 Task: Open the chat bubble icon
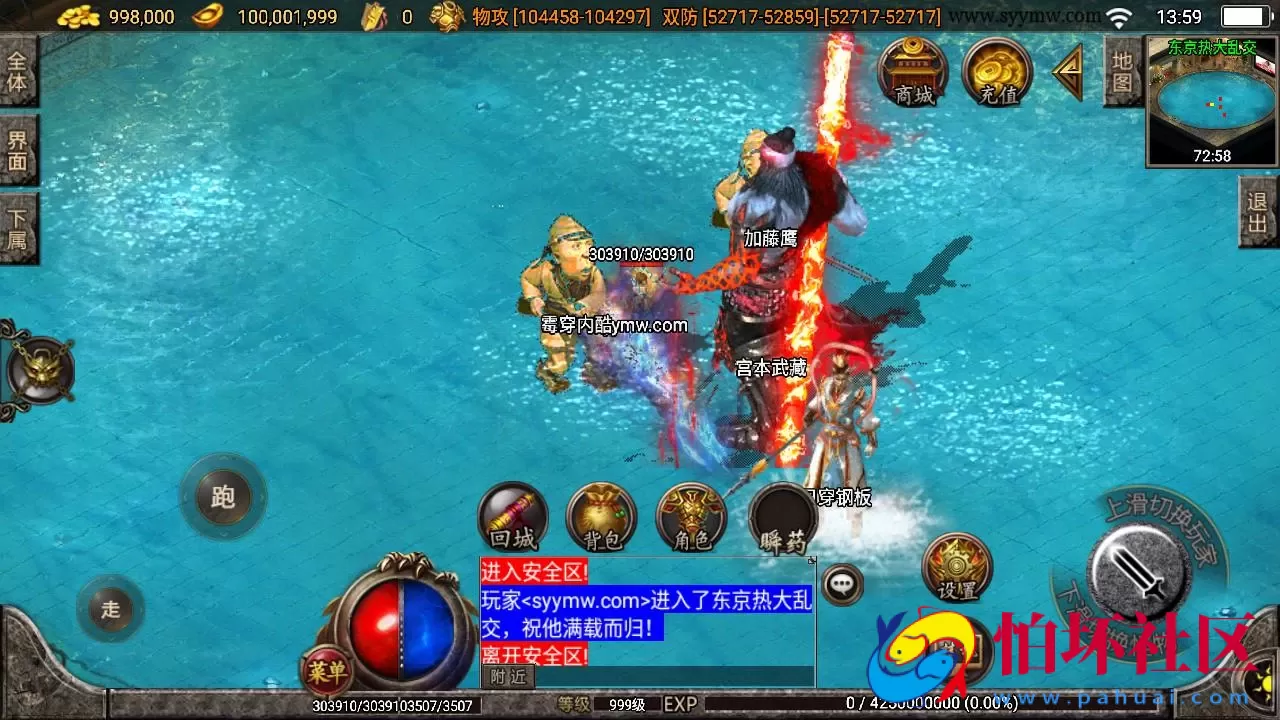pyautogui.click(x=843, y=585)
